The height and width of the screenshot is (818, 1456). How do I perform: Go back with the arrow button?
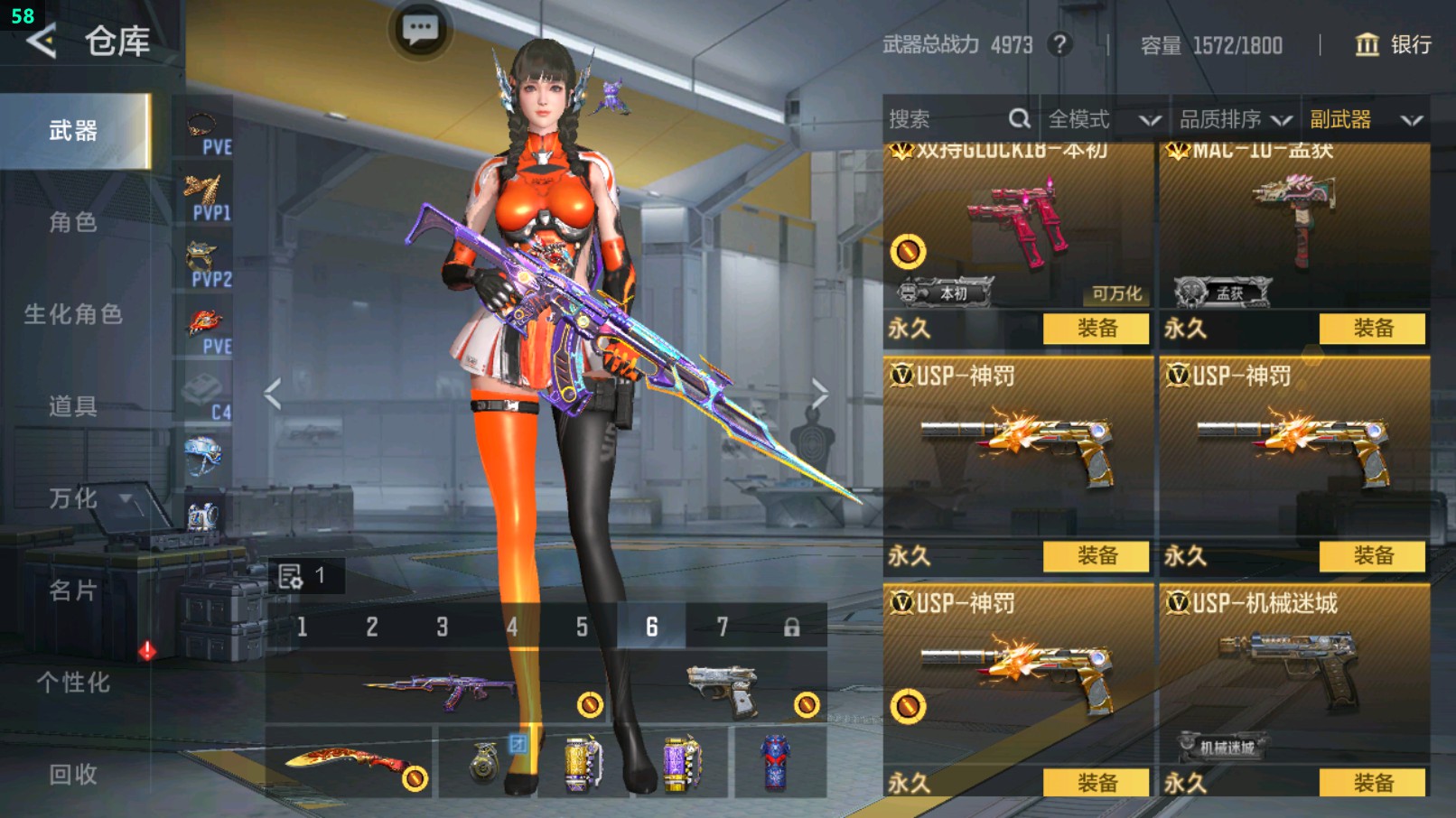coord(42,41)
